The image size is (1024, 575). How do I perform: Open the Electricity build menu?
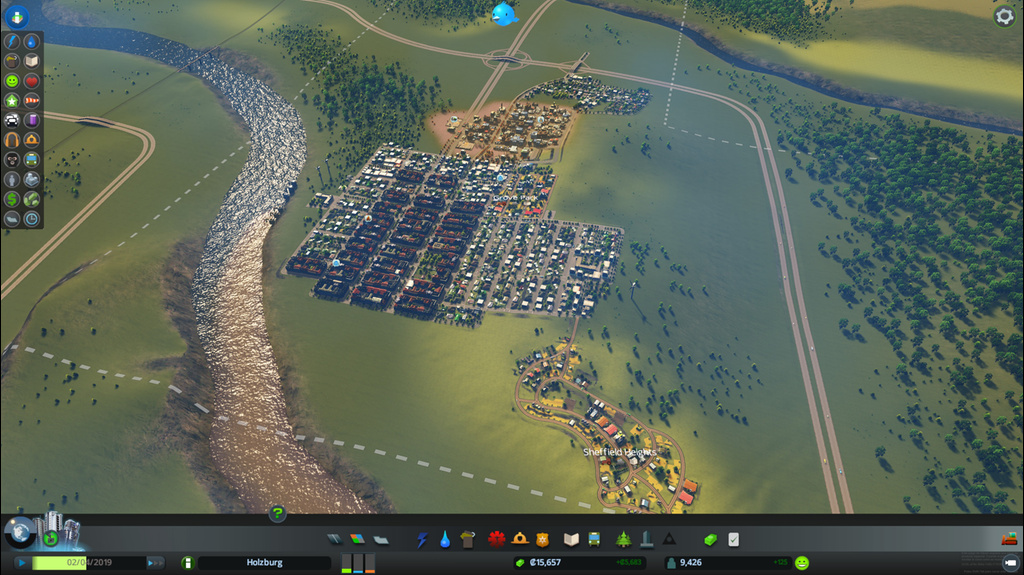coord(422,540)
